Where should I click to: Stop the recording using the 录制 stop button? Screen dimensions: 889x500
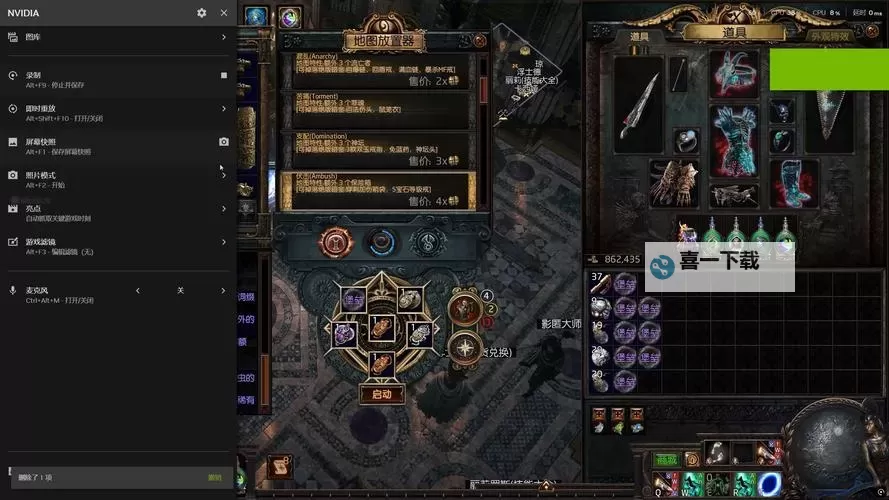point(224,75)
